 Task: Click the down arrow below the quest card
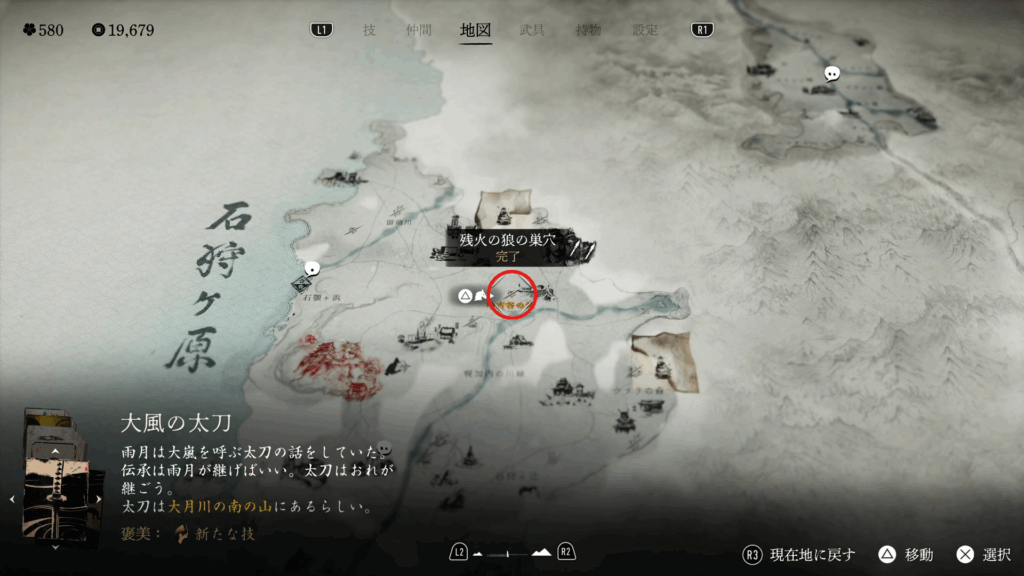(x=56, y=546)
